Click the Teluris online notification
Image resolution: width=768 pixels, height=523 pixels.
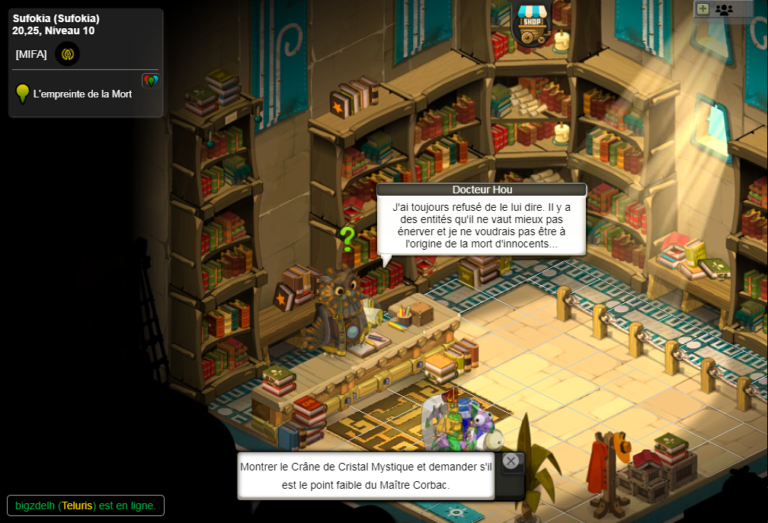(85, 506)
